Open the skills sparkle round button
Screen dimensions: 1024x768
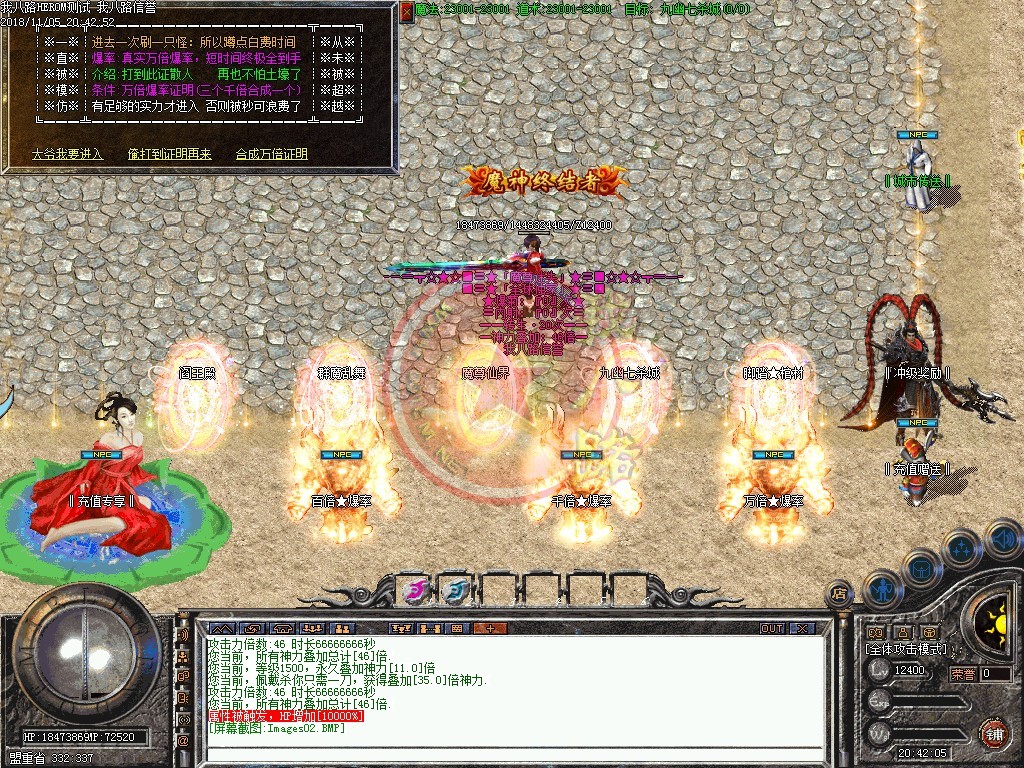point(961,548)
